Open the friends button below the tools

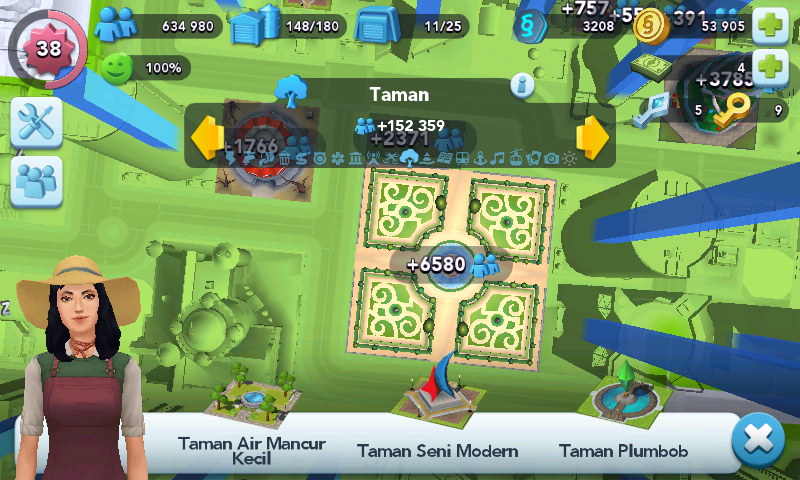point(37,181)
